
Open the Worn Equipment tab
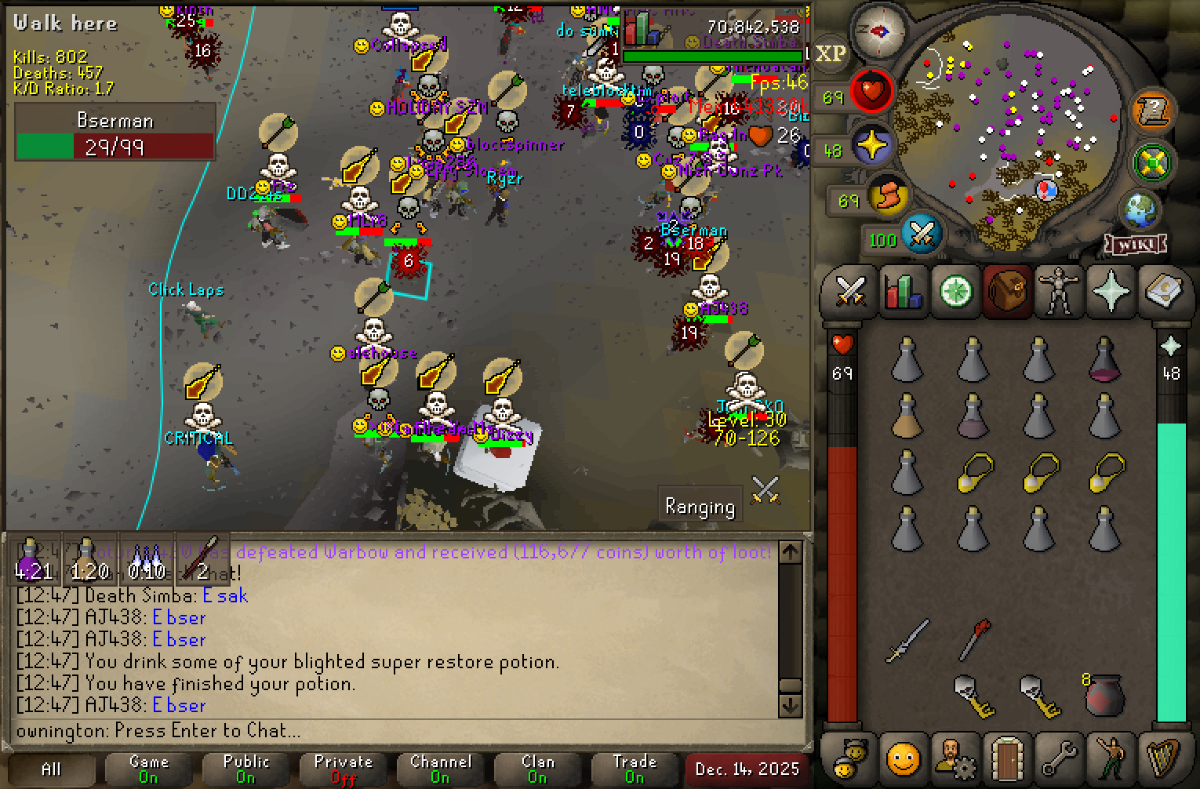point(1059,292)
